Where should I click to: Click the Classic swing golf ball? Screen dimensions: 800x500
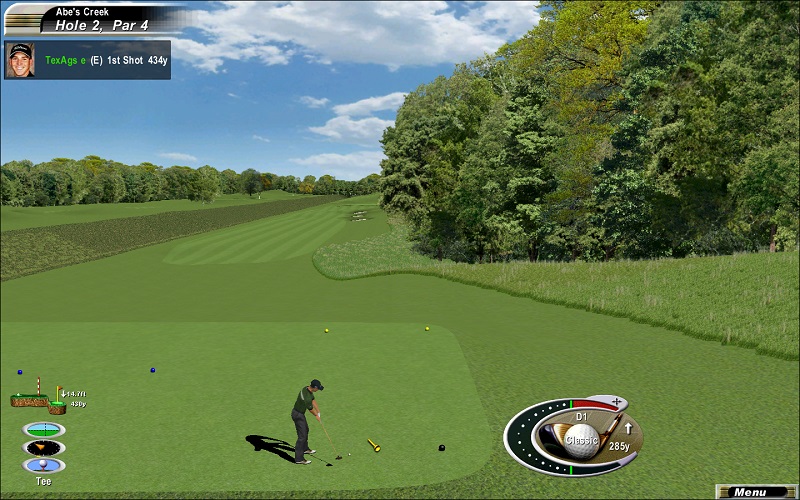[581, 438]
